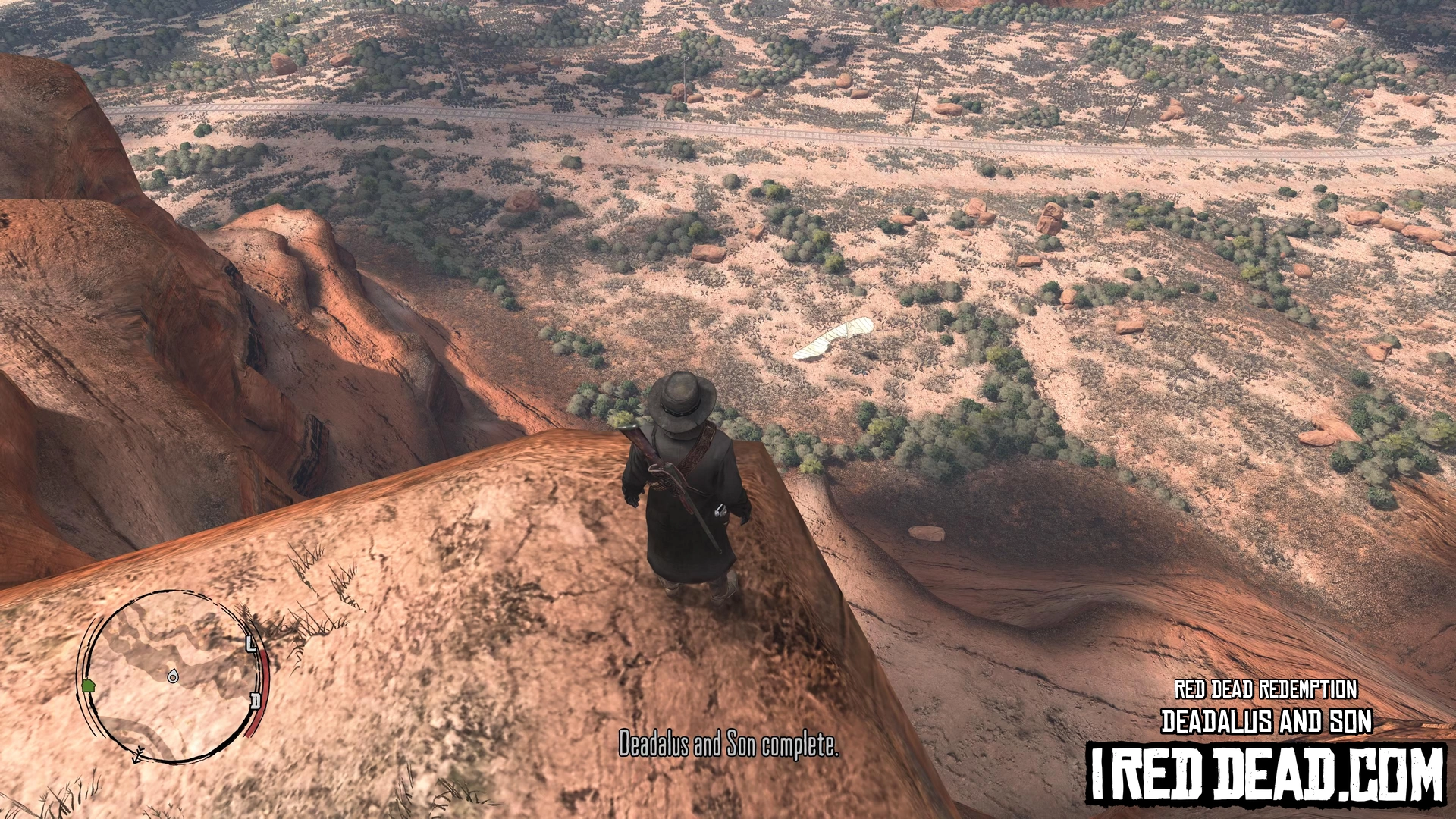This screenshot has width=1456, height=819.
Task: Click the player position marker on minimap
Action: 173,675
